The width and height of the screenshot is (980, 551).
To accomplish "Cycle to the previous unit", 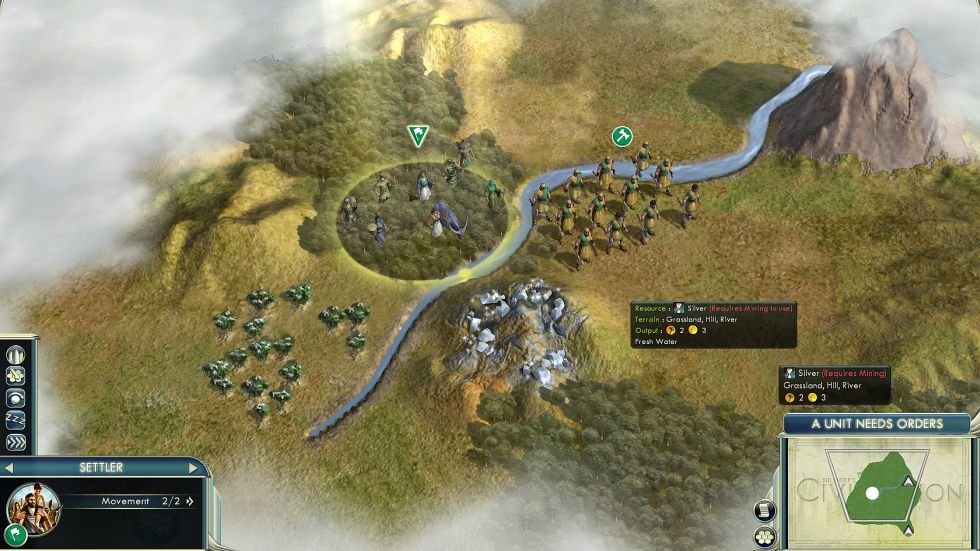I will (x=8, y=467).
